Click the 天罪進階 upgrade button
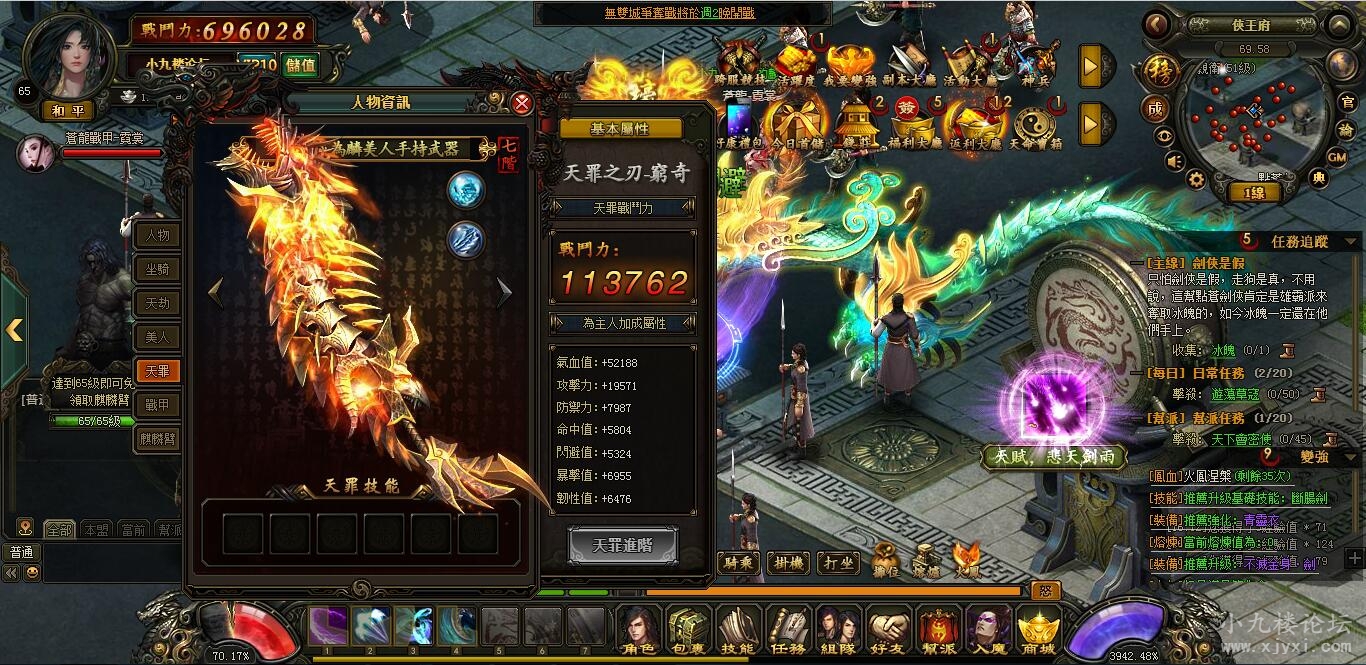The image size is (1366, 665). coord(623,546)
